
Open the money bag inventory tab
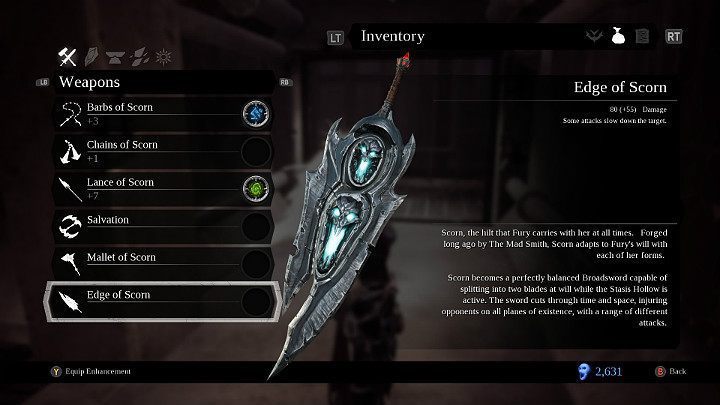[618, 37]
